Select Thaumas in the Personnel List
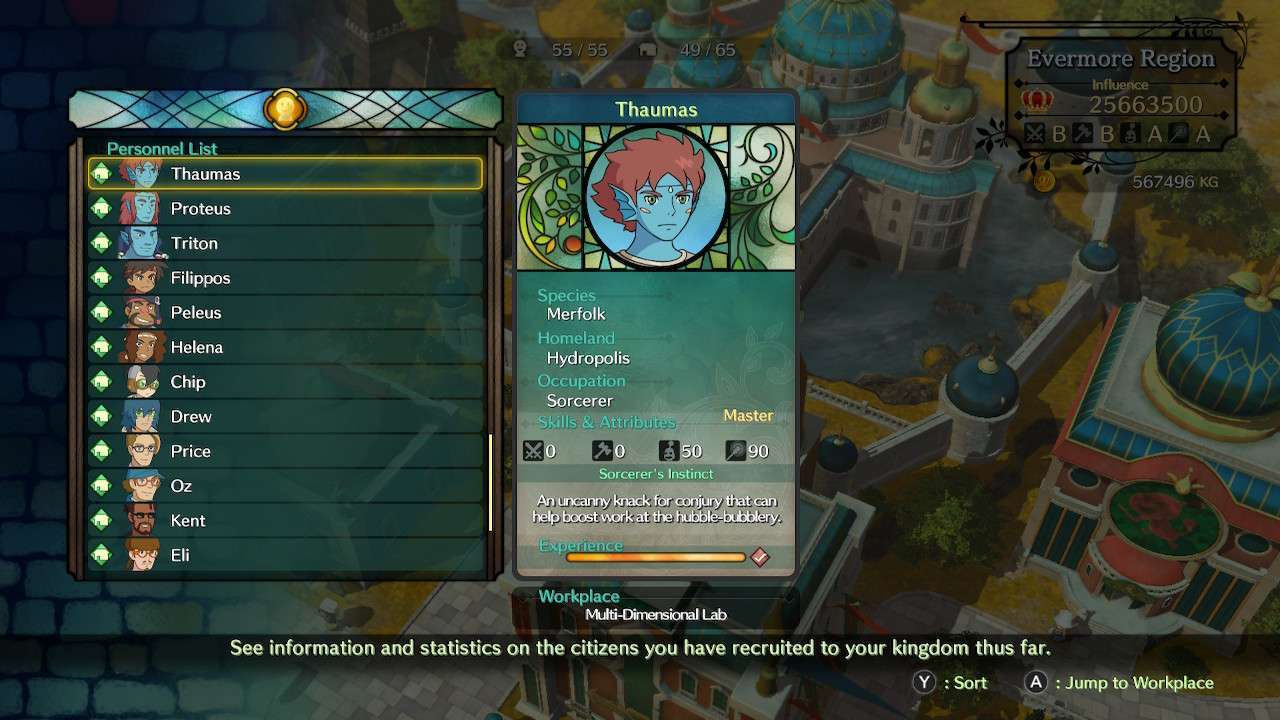Viewport: 1280px width, 720px height. 285,174
